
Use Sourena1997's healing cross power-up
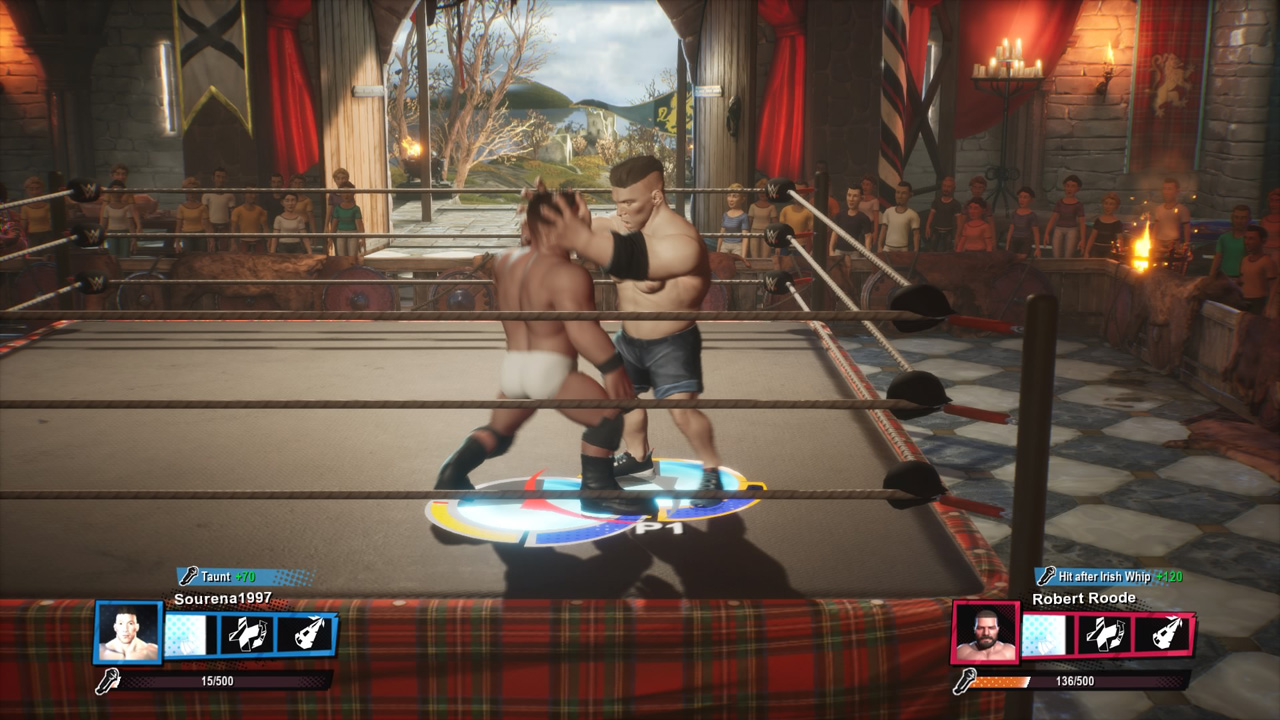[247, 635]
